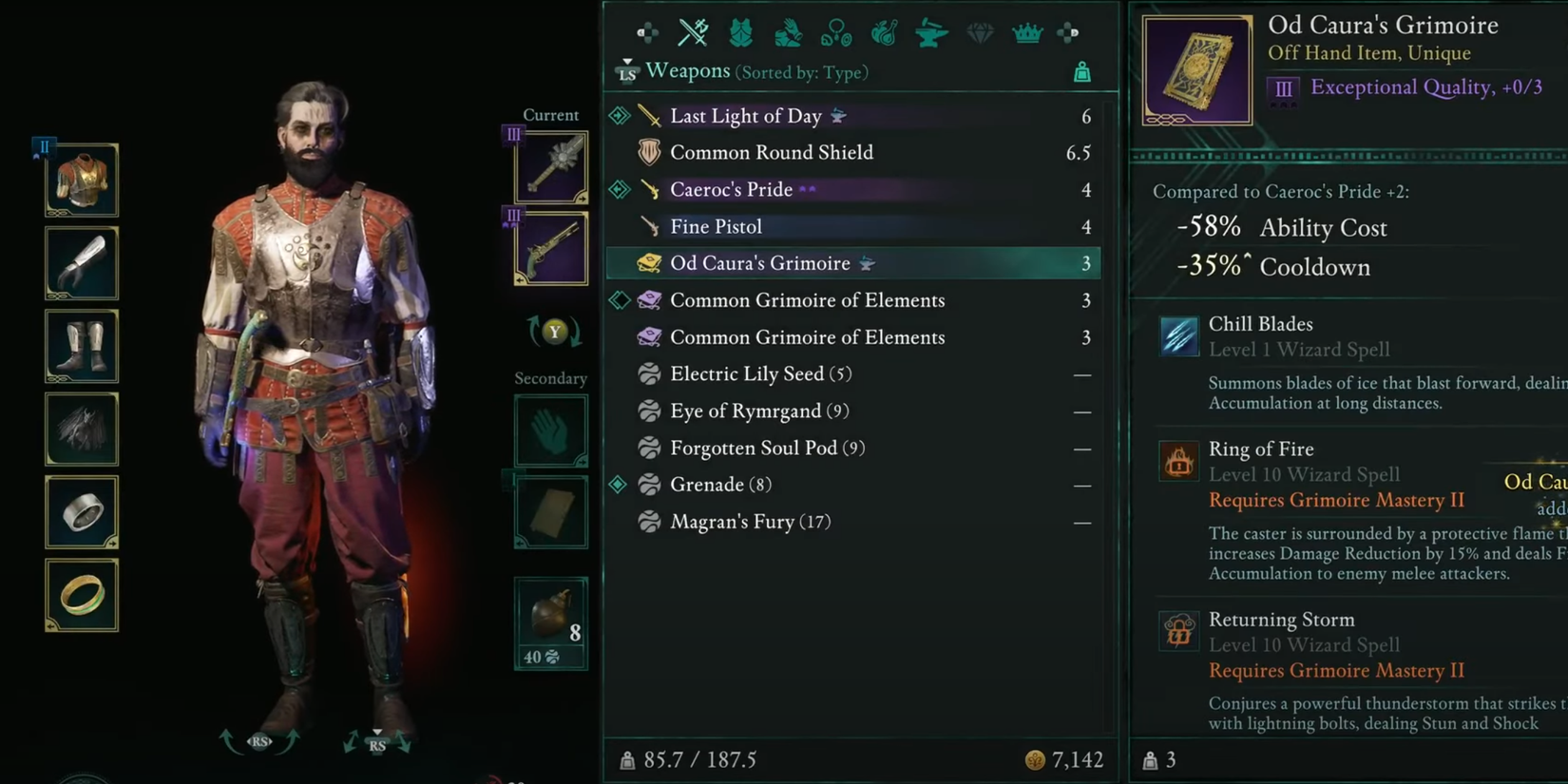The width and height of the screenshot is (1568, 784).
Task: Click the necklace accessories category icon
Action: pyautogui.click(x=836, y=31)
